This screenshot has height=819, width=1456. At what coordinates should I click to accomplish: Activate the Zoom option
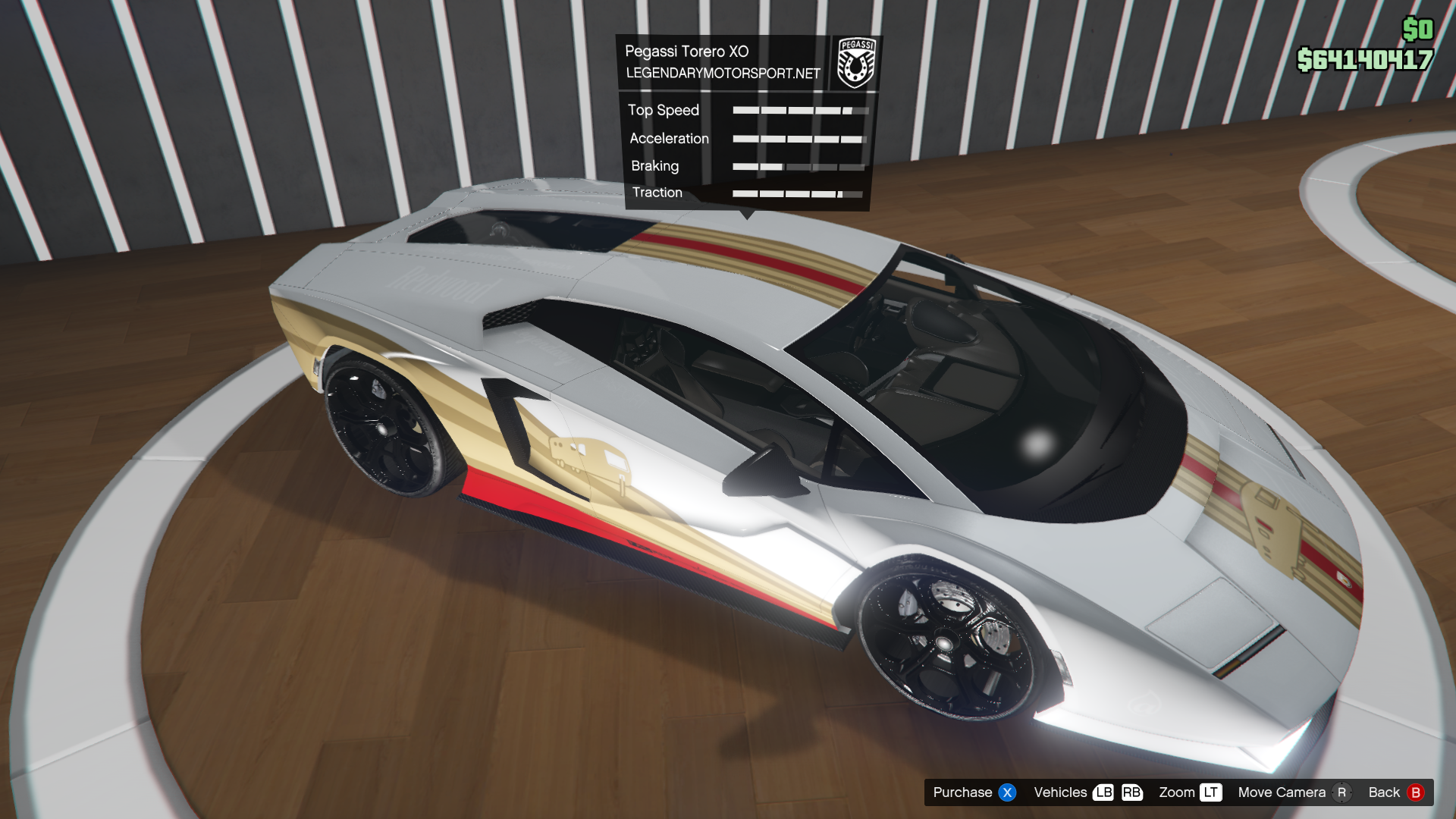click(1190, 792)
